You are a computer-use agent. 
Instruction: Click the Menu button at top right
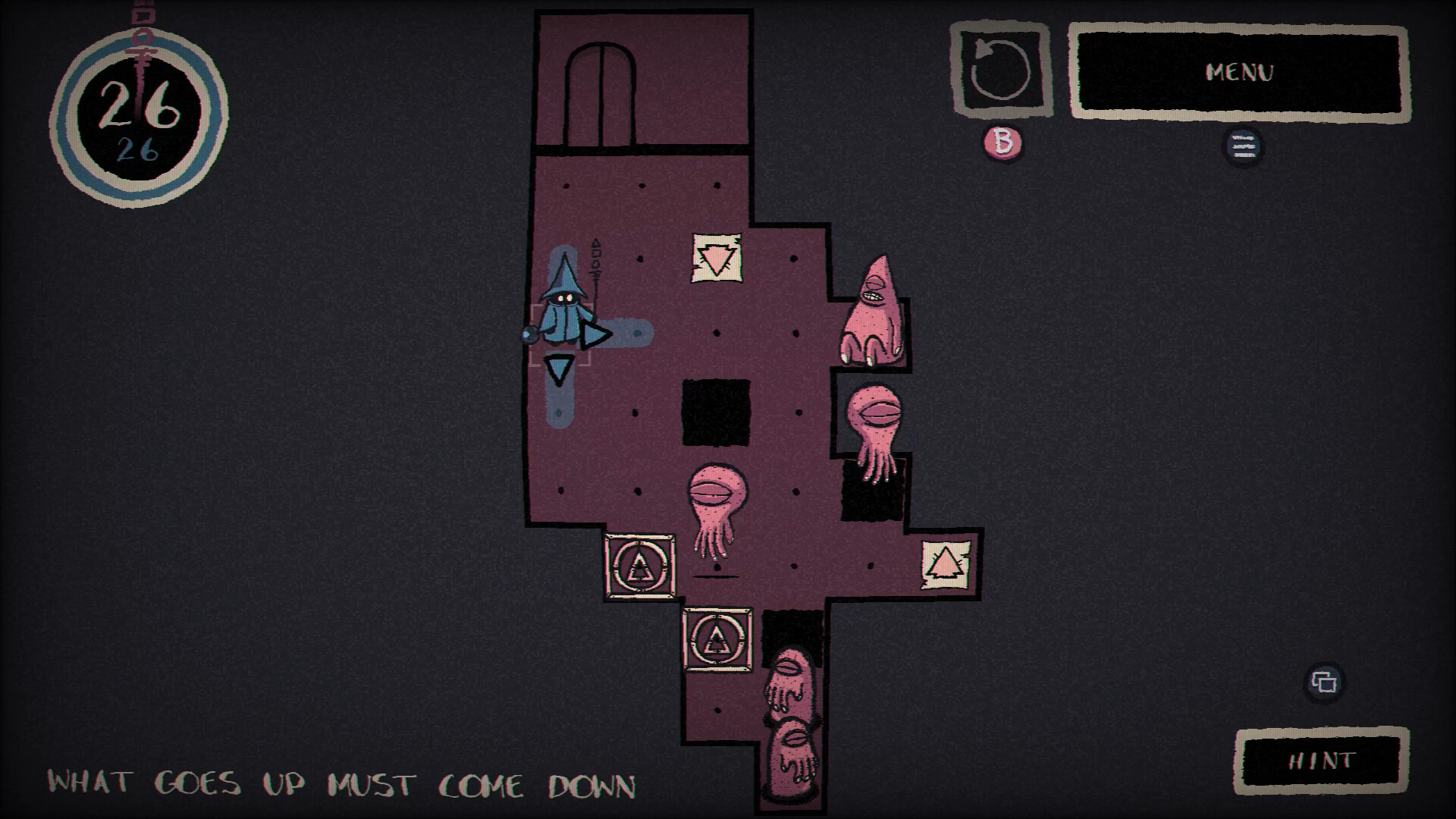(1239, 73)
